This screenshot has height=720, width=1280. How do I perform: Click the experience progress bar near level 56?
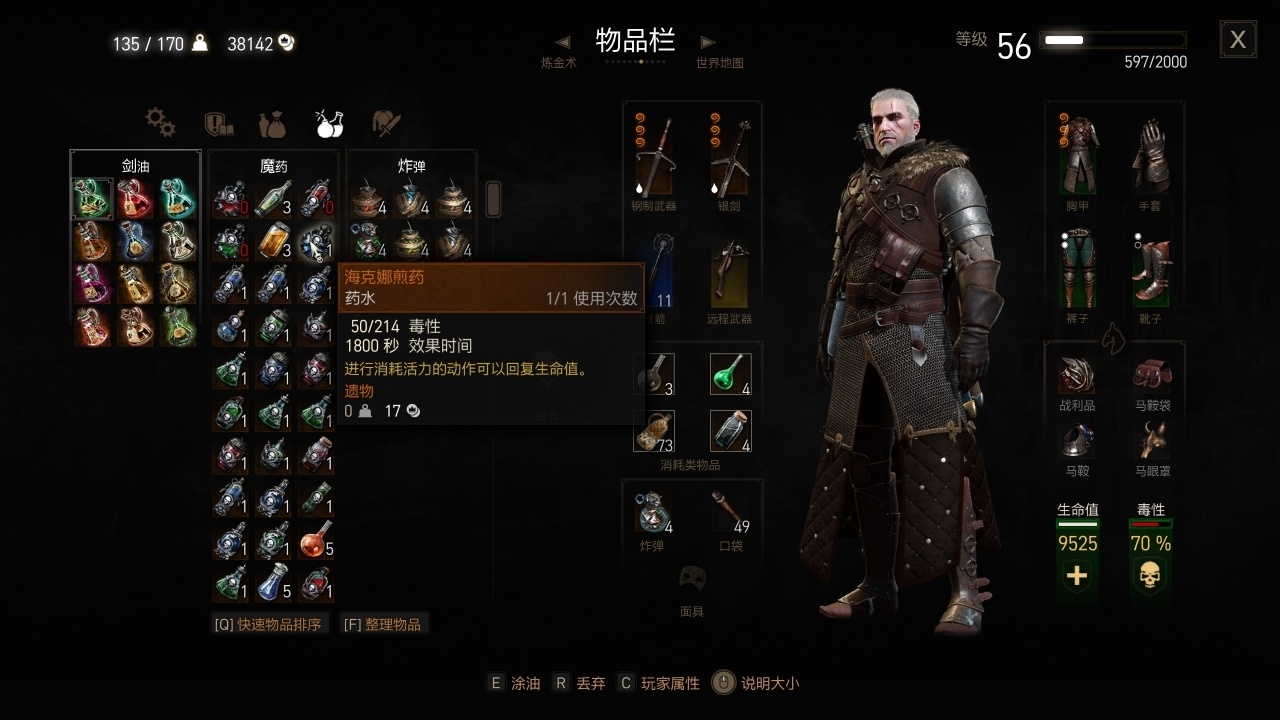tap(1113, 39)
